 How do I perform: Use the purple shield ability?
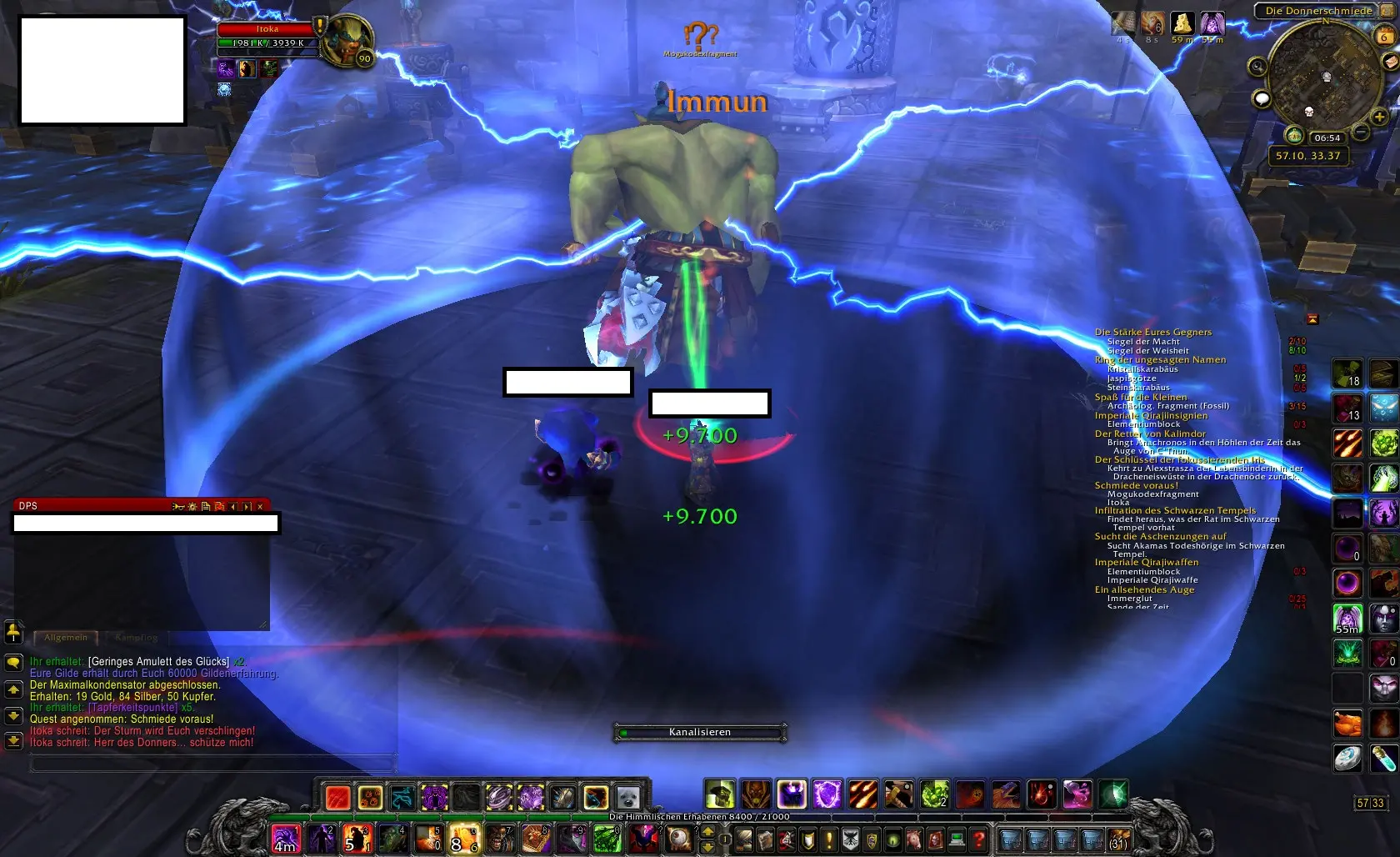(827, 794)
